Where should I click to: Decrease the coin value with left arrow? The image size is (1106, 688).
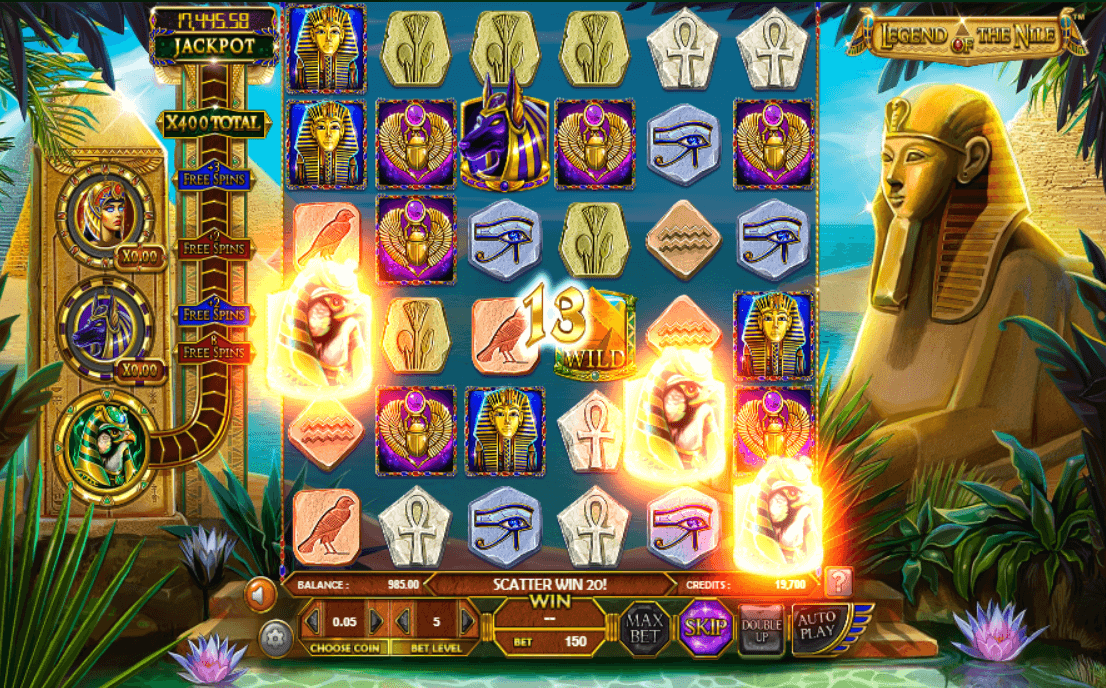pyautogui.click(x=312, y=621)
